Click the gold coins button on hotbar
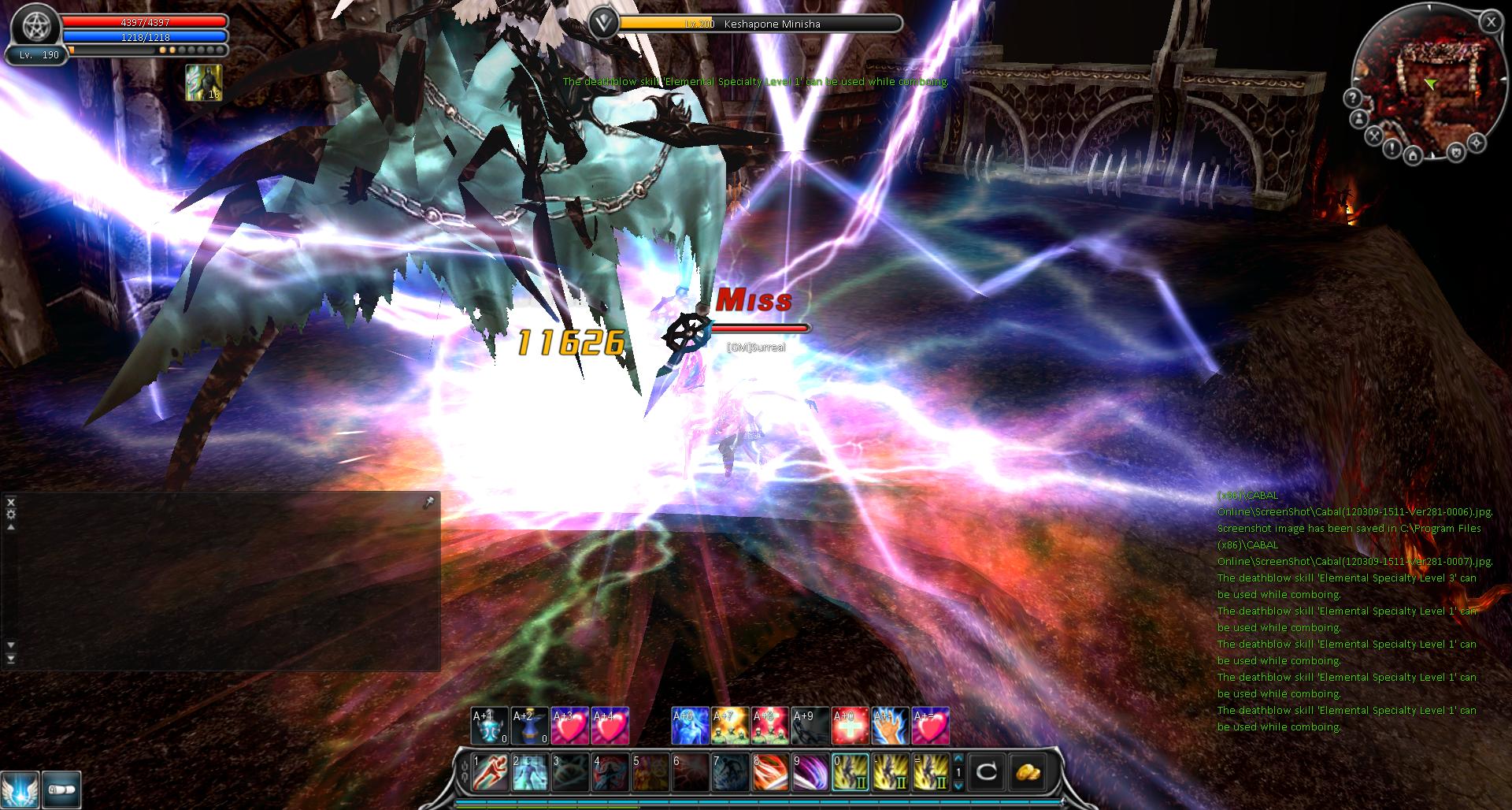Viewport: 1512px width, 810px height. click(1027, 772)
